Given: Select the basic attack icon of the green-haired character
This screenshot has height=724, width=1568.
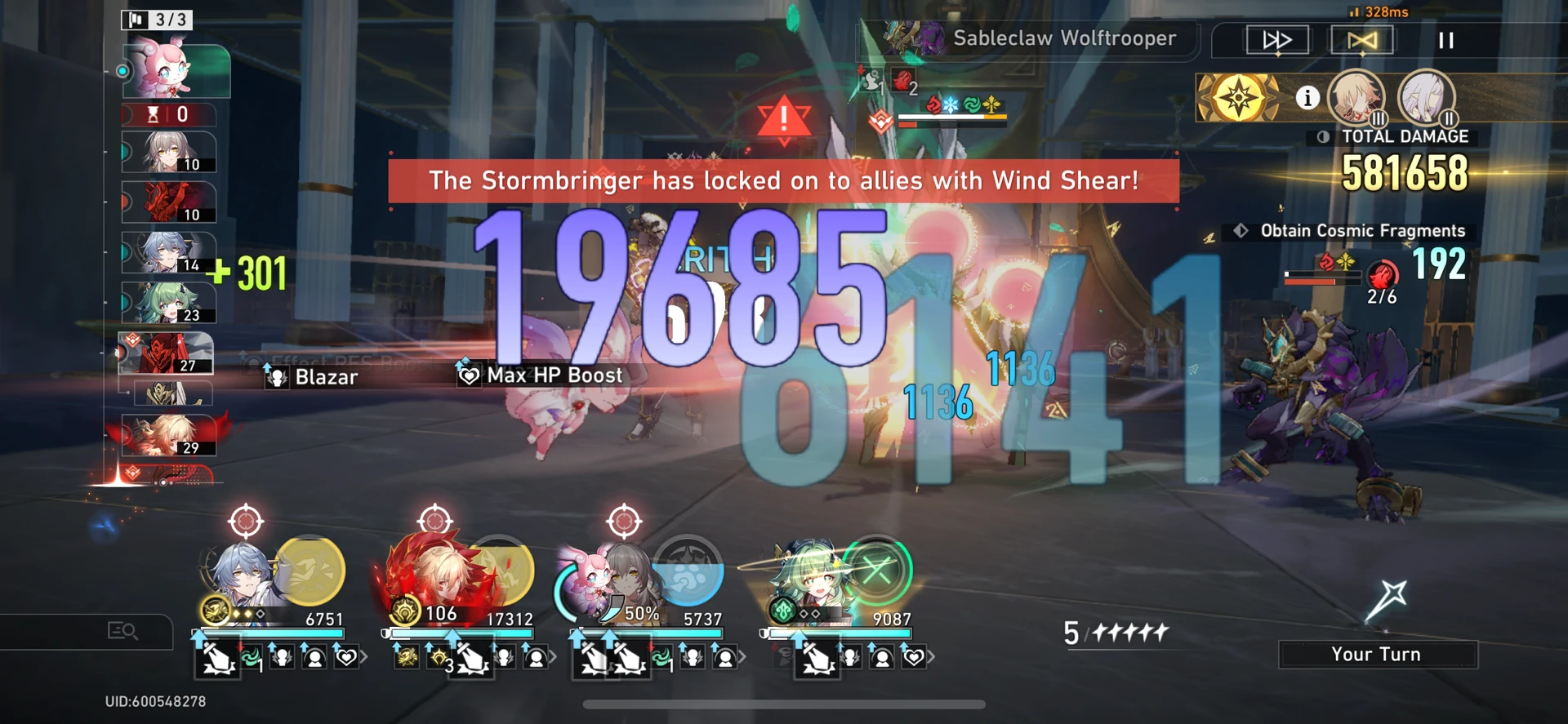Looking at the screenshot, I should coord(817,658).
